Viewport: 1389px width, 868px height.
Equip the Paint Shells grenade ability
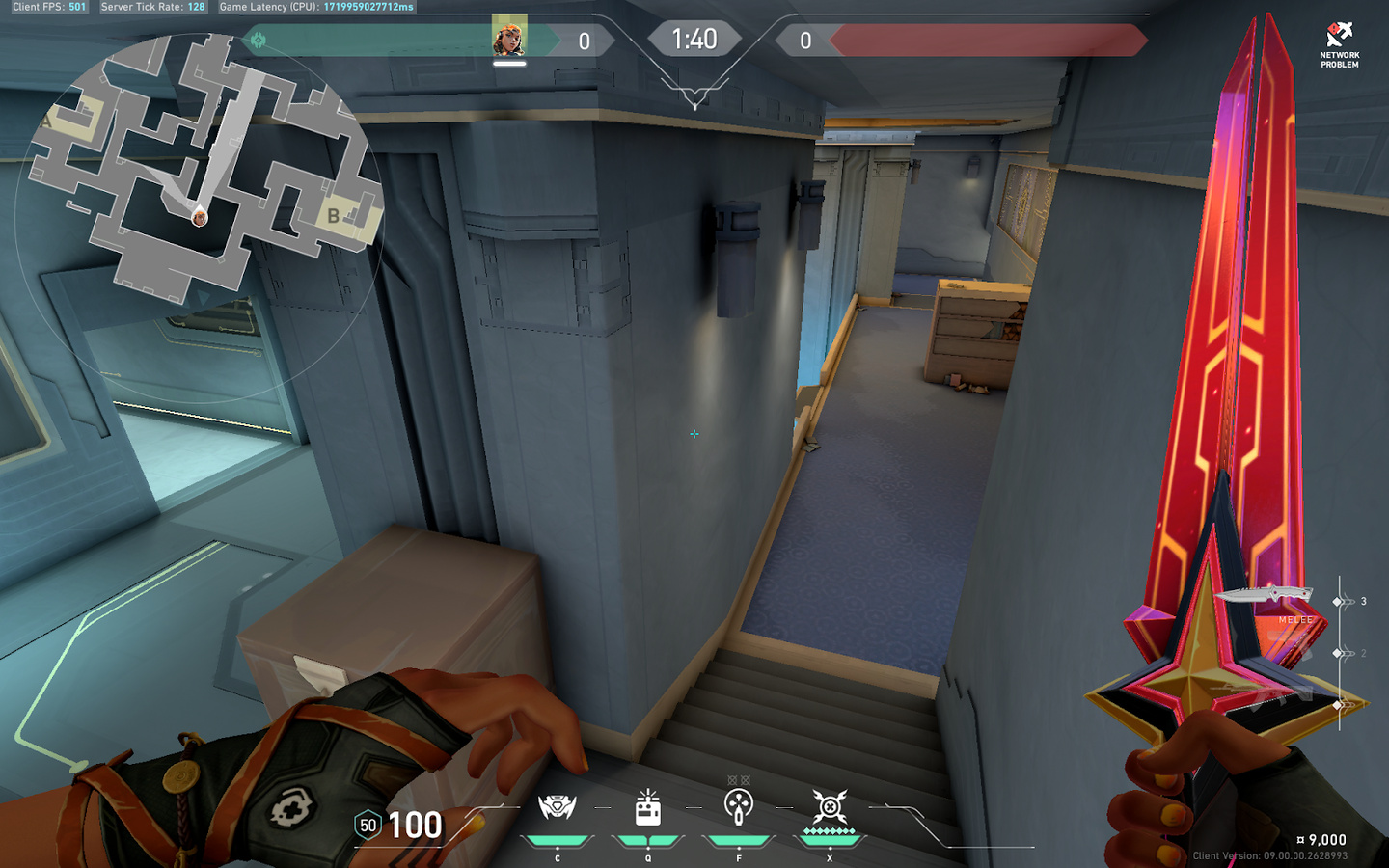pyautogui.click(x=739, y=808)
